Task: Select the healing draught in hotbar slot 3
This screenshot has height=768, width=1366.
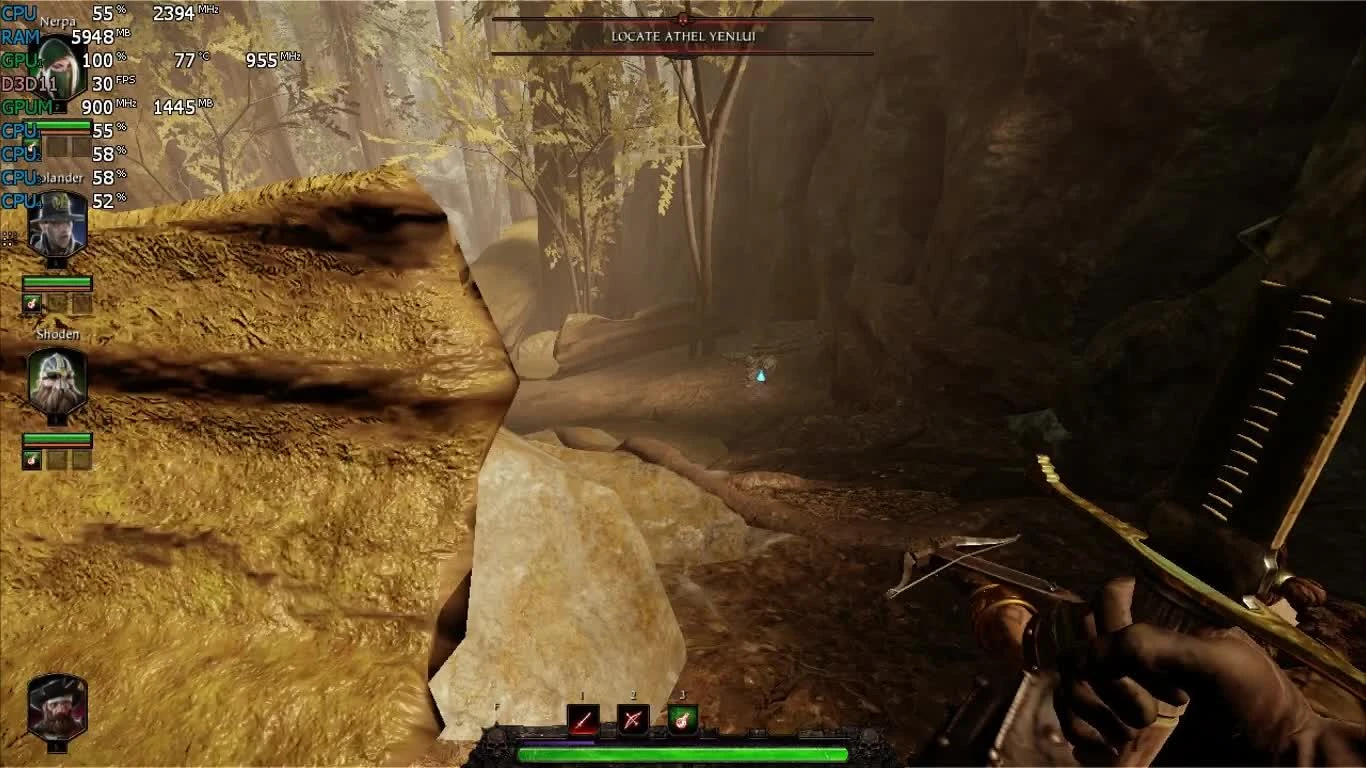Action: click(682, 720)
